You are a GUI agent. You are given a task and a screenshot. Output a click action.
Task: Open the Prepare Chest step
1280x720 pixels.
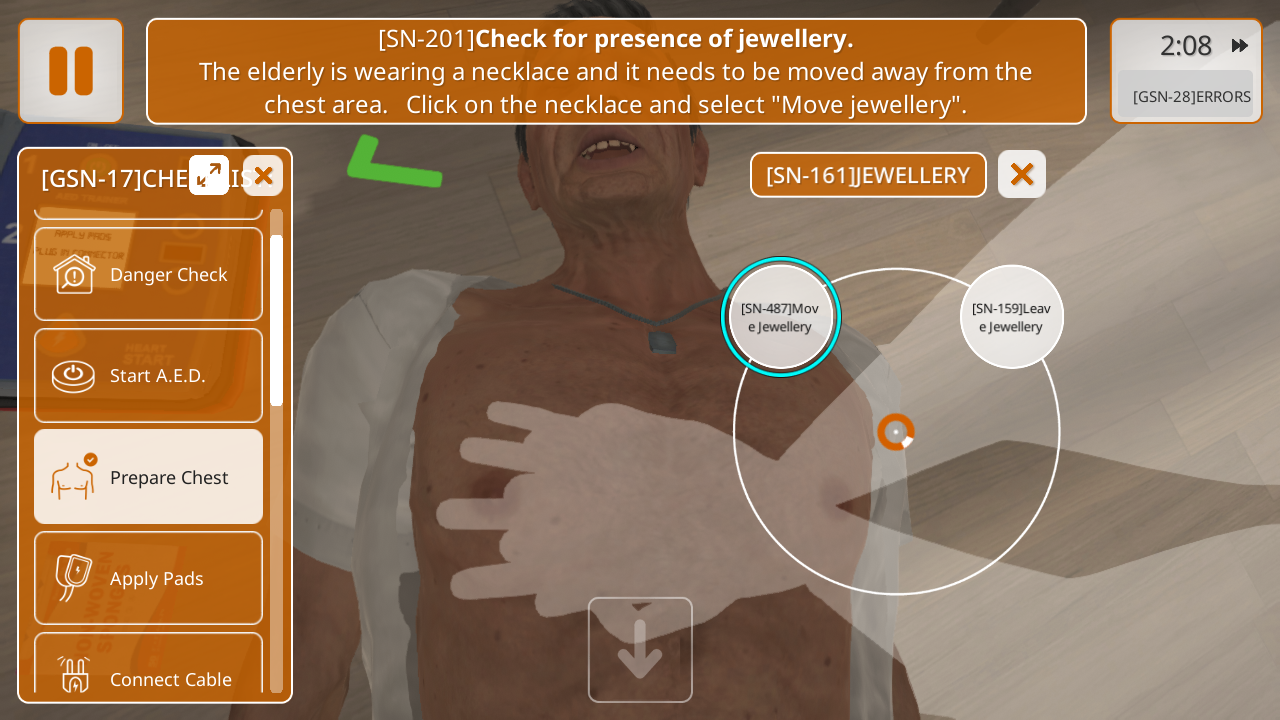(x=149, y=477)
